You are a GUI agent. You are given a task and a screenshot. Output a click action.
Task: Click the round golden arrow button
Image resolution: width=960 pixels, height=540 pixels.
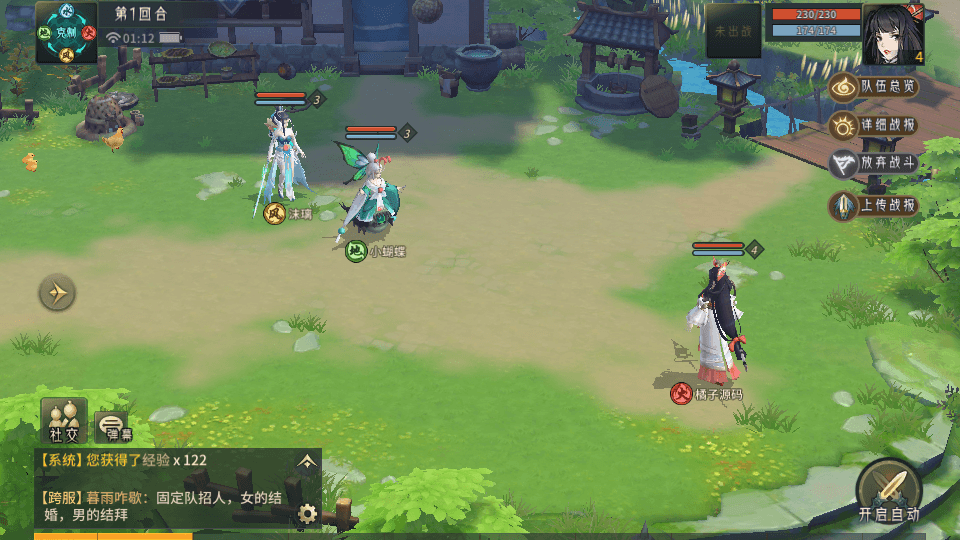tap(58, 293)
